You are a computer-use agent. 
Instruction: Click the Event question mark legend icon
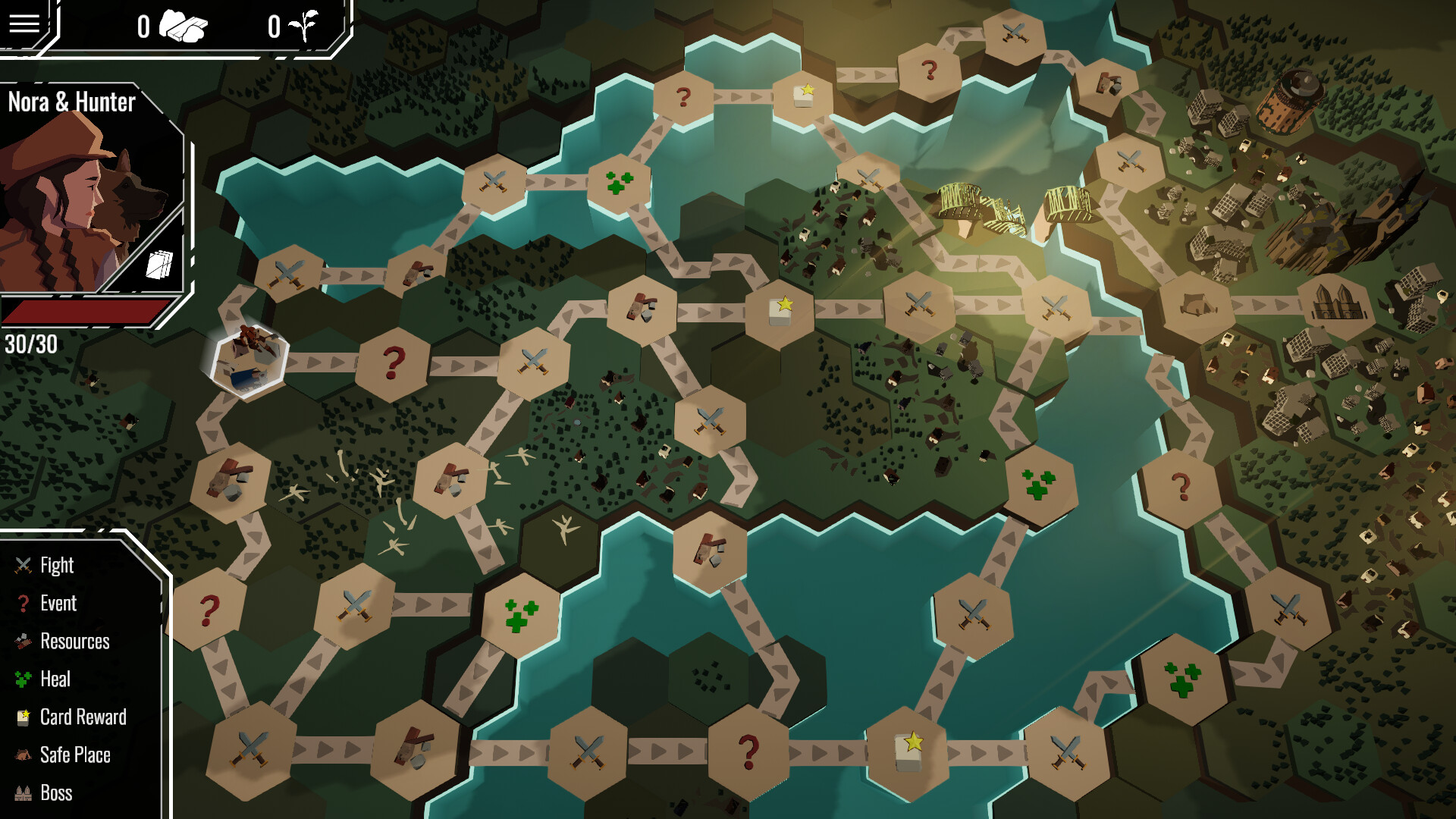point(22,603)
